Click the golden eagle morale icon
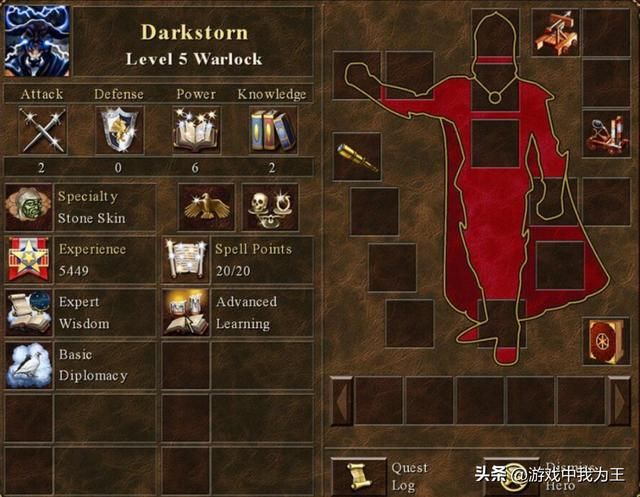This screenshot has height=497, width=640. coord(206,207)
